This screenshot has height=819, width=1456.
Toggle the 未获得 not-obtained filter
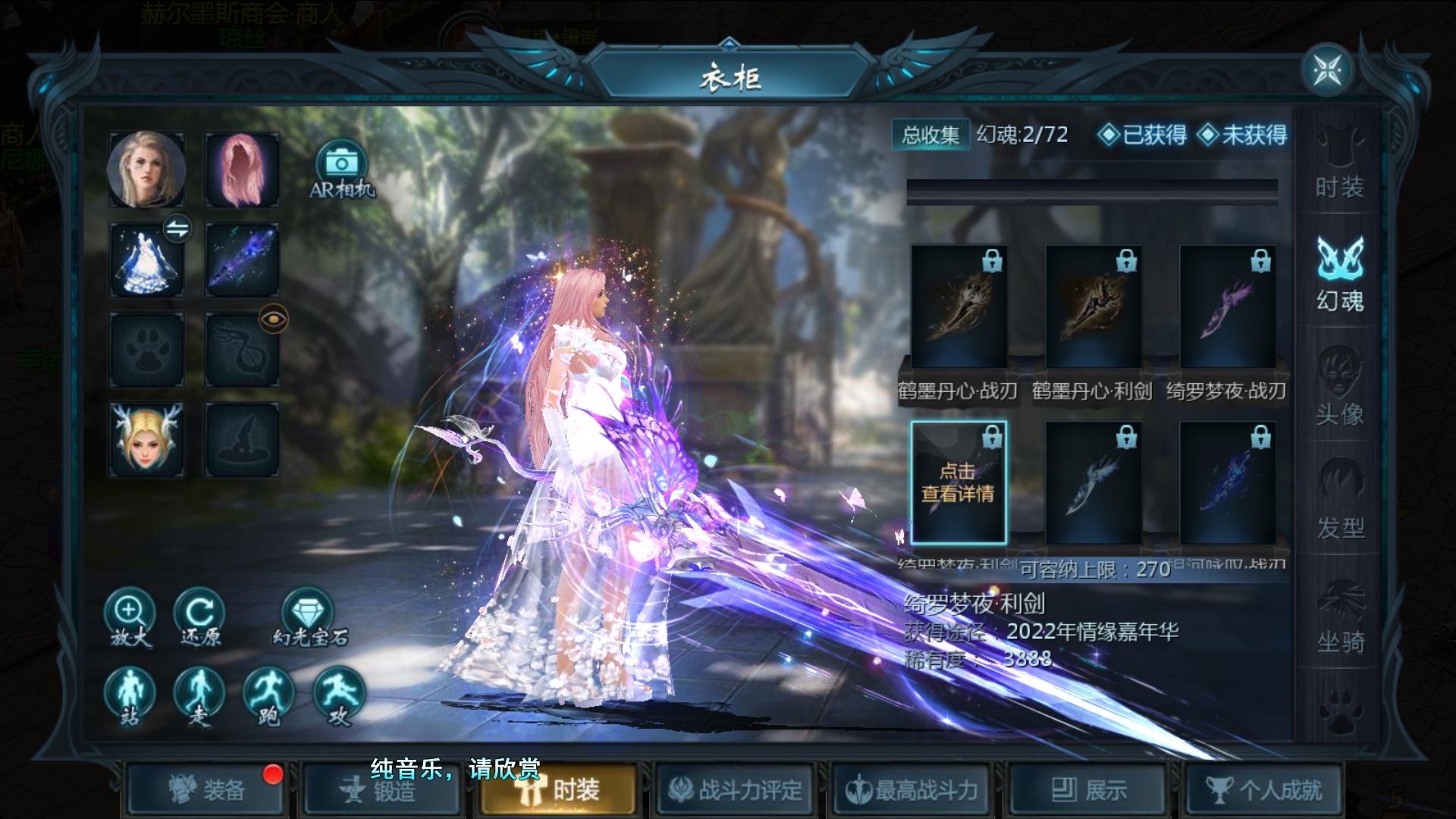pos(1242,135)
